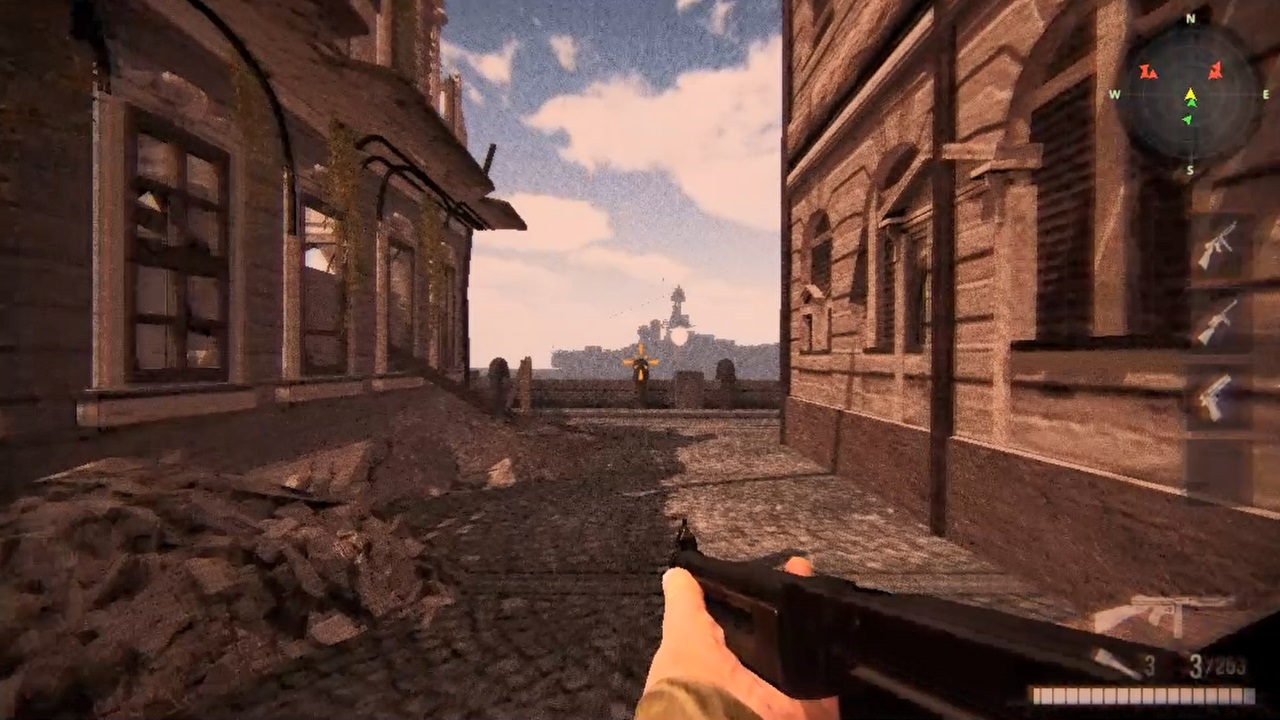The image size is (1280, 720).
Task: Click the N label on the compass
Action: (x=1189, y=19)
